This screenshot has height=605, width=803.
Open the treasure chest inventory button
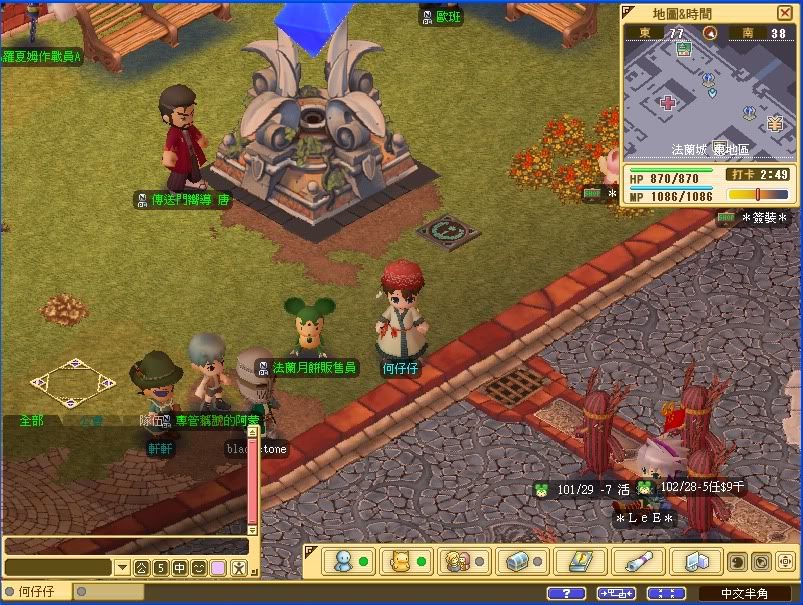pos(517,561)
